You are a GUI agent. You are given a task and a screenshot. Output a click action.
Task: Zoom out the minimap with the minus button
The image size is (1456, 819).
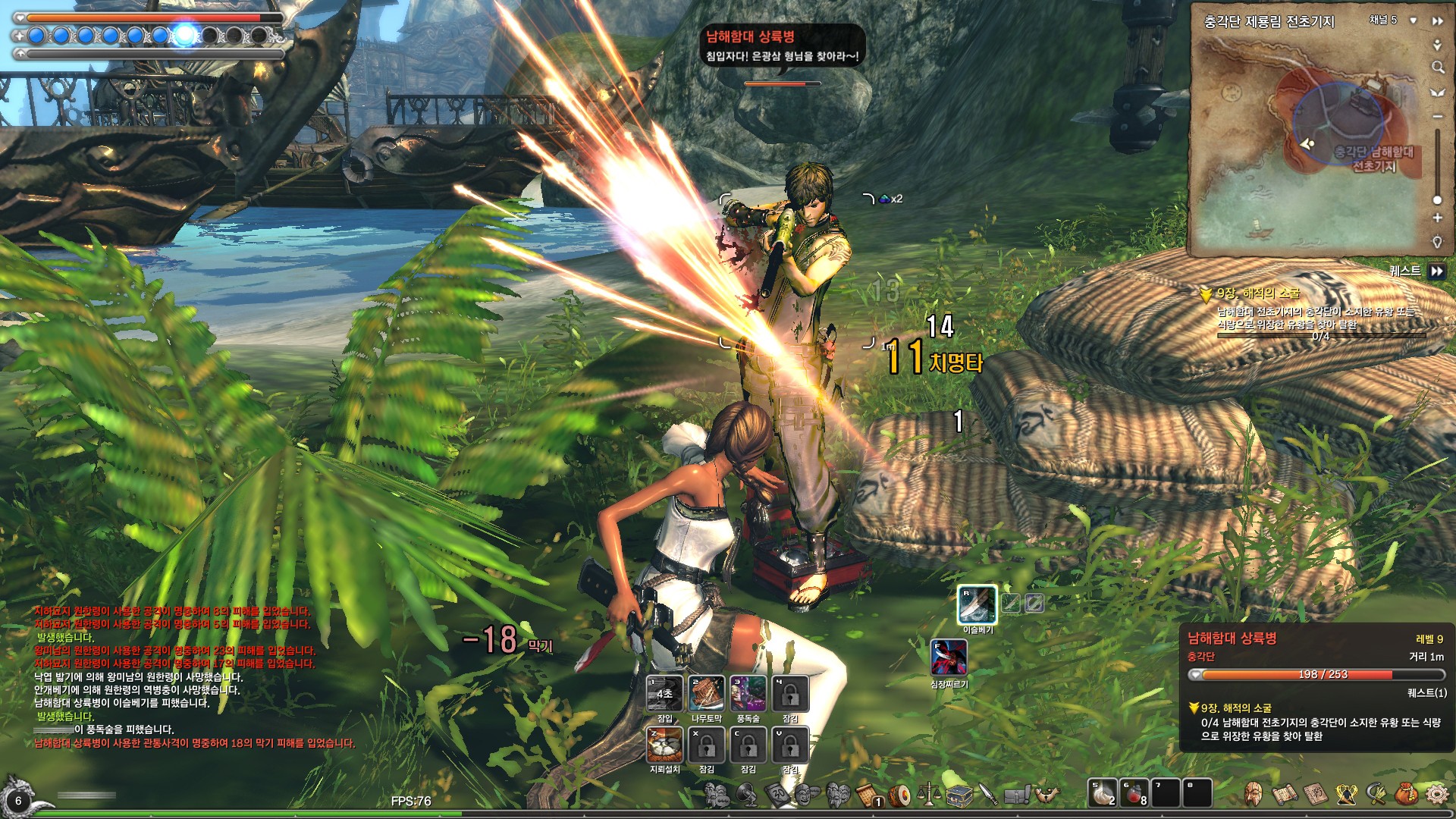click(1437, 117)
